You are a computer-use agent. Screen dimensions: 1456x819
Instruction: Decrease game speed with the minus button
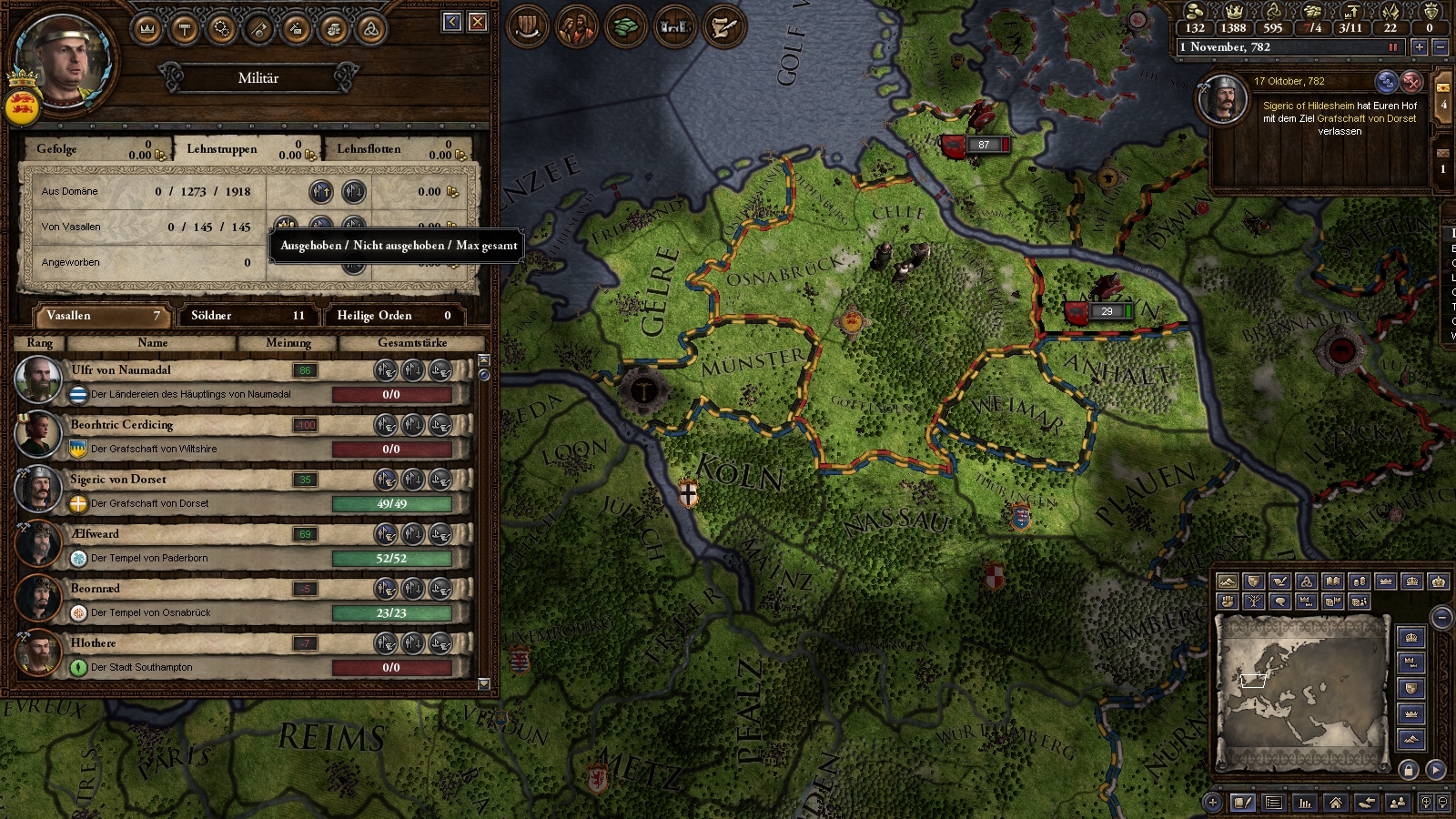point(1440,47)
